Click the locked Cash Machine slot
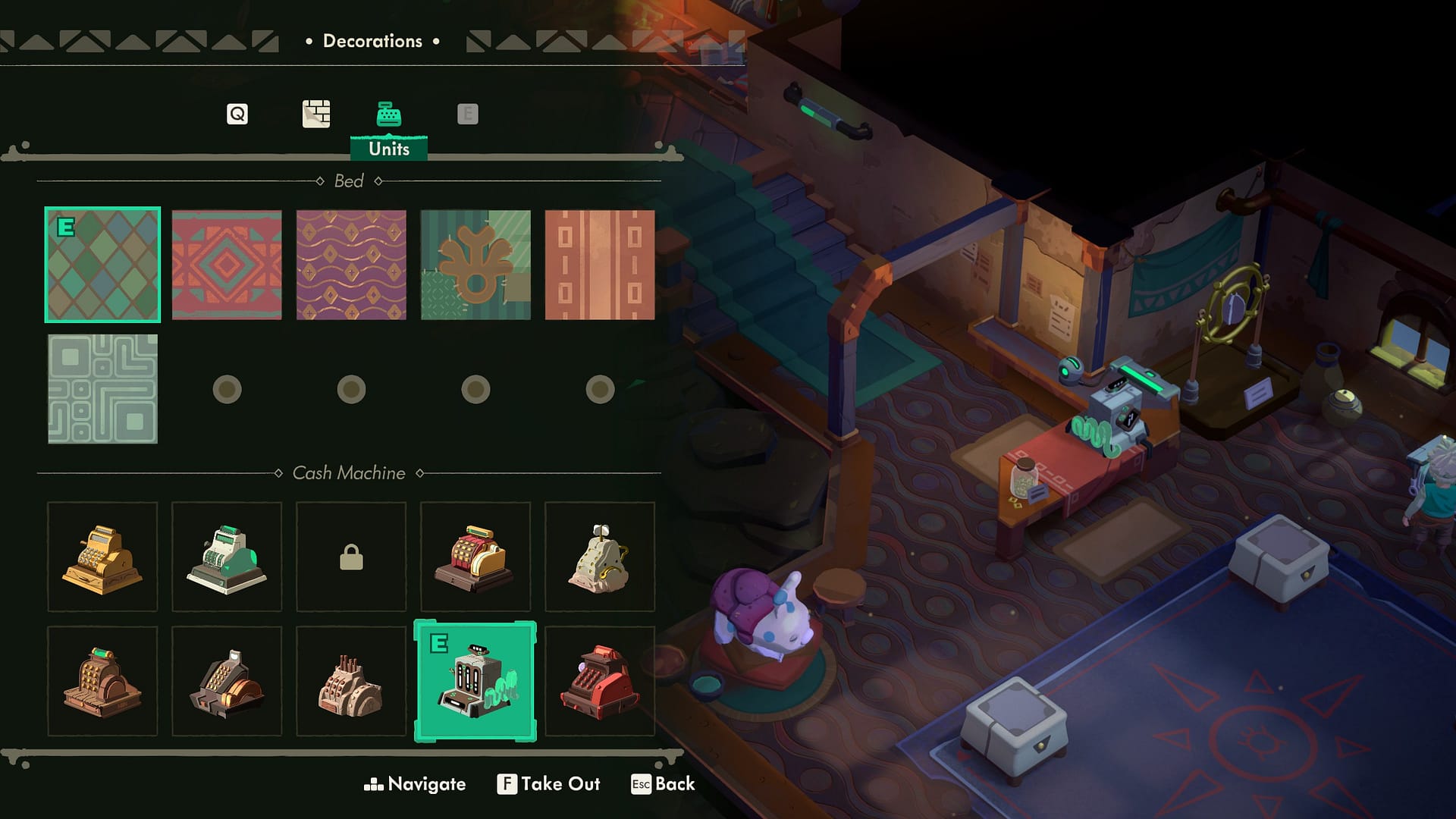The image size is (1456, 819). [351, 557]
